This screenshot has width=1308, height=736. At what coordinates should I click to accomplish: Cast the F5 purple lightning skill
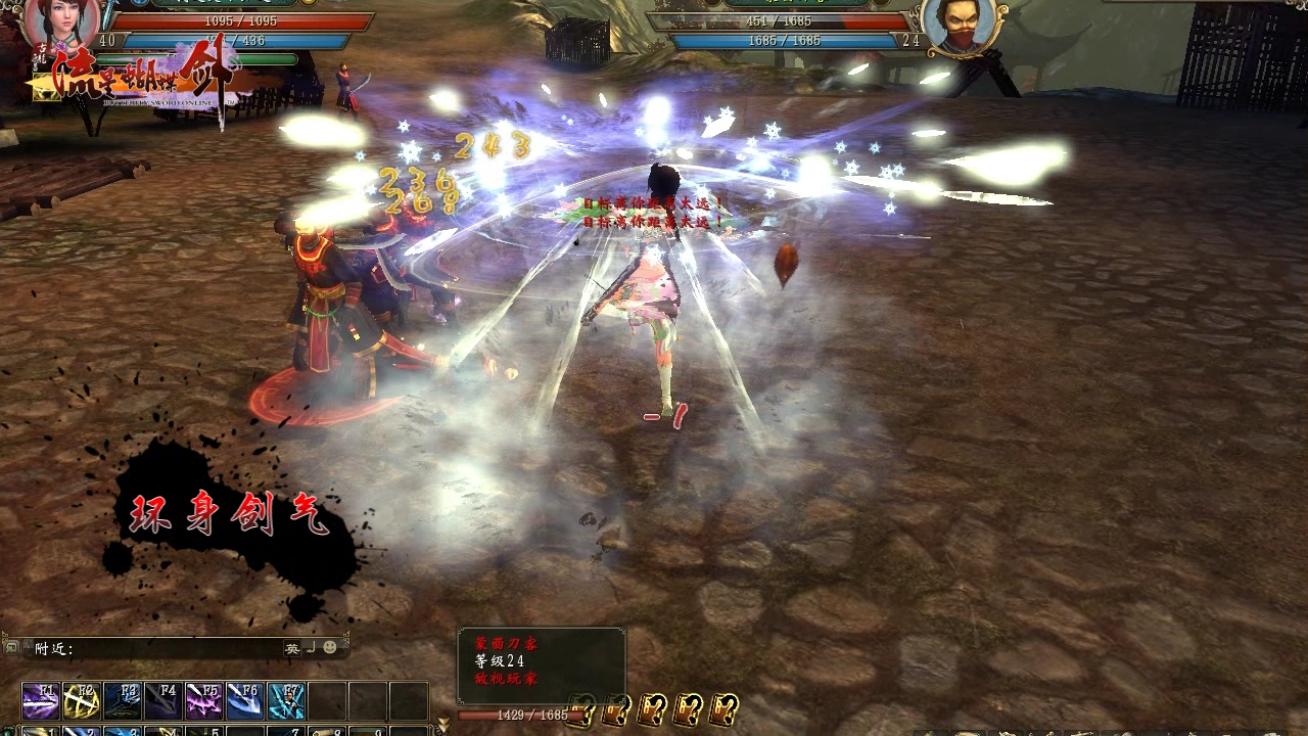[205, 701]
